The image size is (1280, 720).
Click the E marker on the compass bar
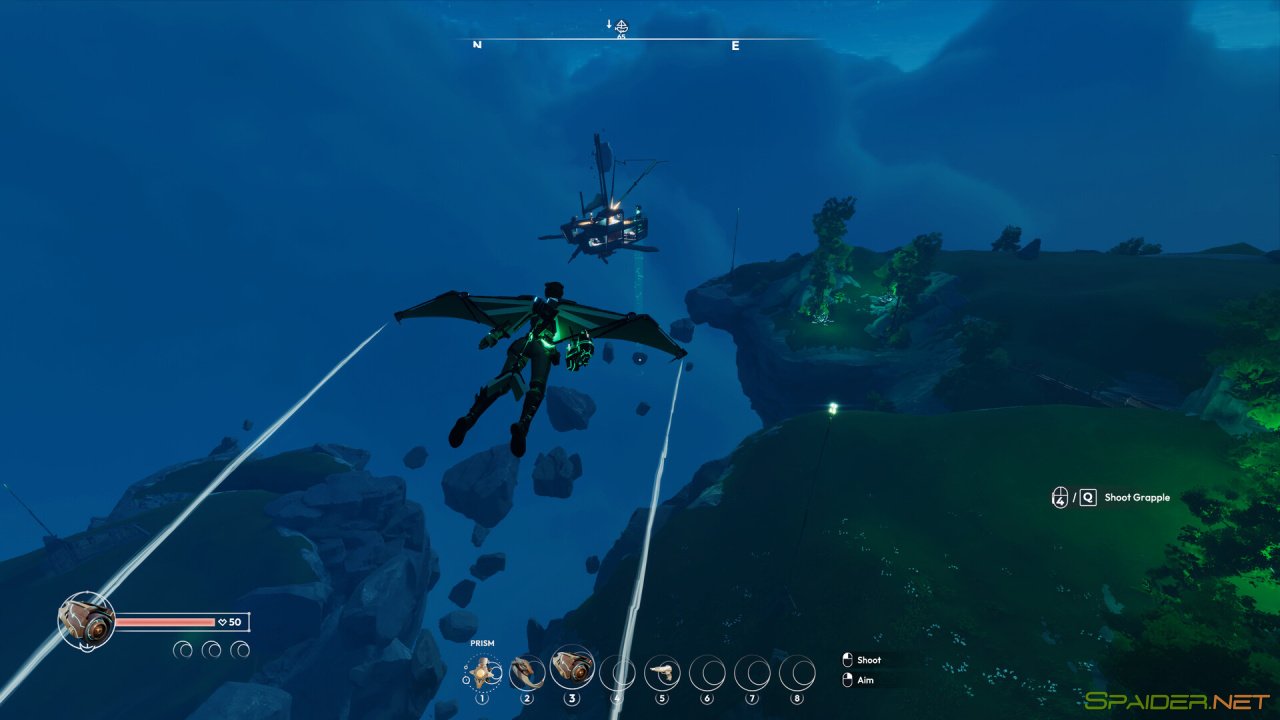(x=734, y=46)
